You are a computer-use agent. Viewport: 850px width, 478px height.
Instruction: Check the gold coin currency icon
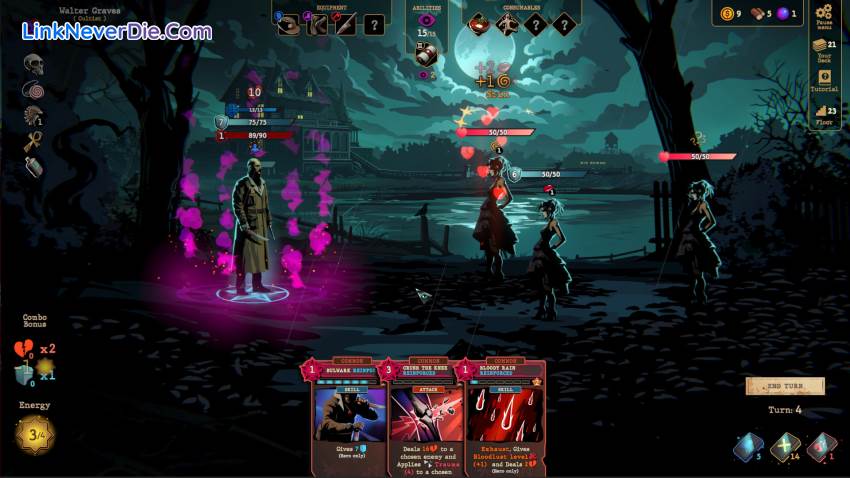point(726,13)
